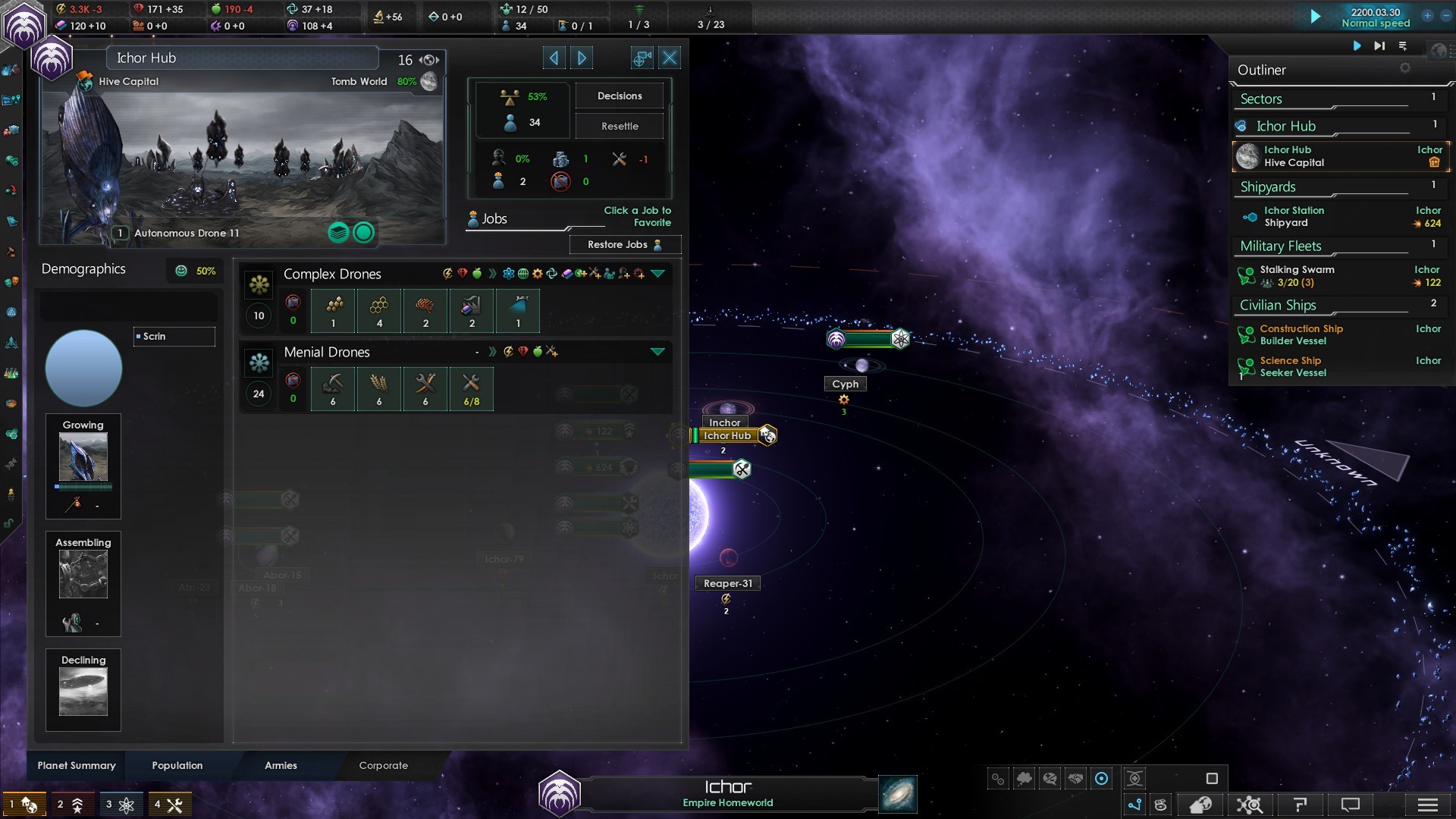
Task: Select the Construction Ship Builder Vessel
Action: (x=1301, y=334)
